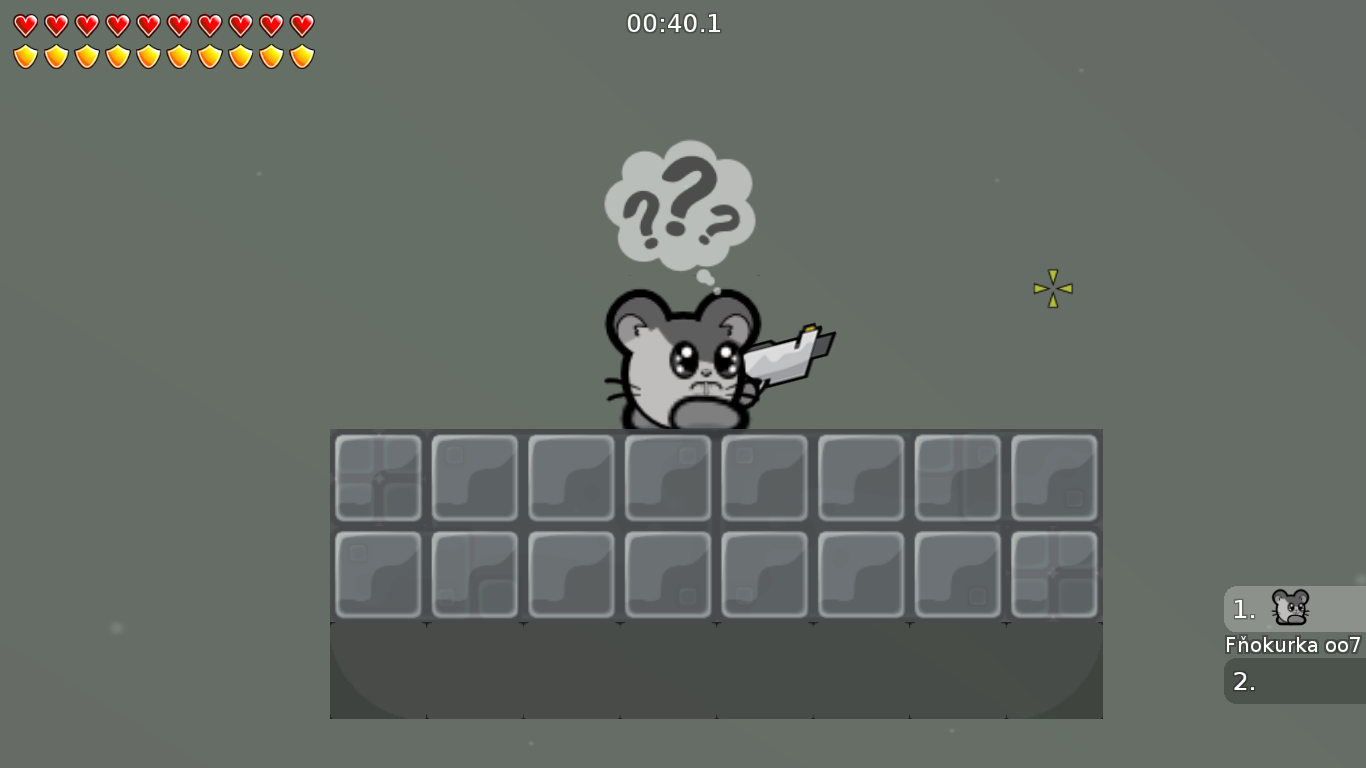Click the player name Fňokurka oo7
1366x768 pixels.
1292,645
